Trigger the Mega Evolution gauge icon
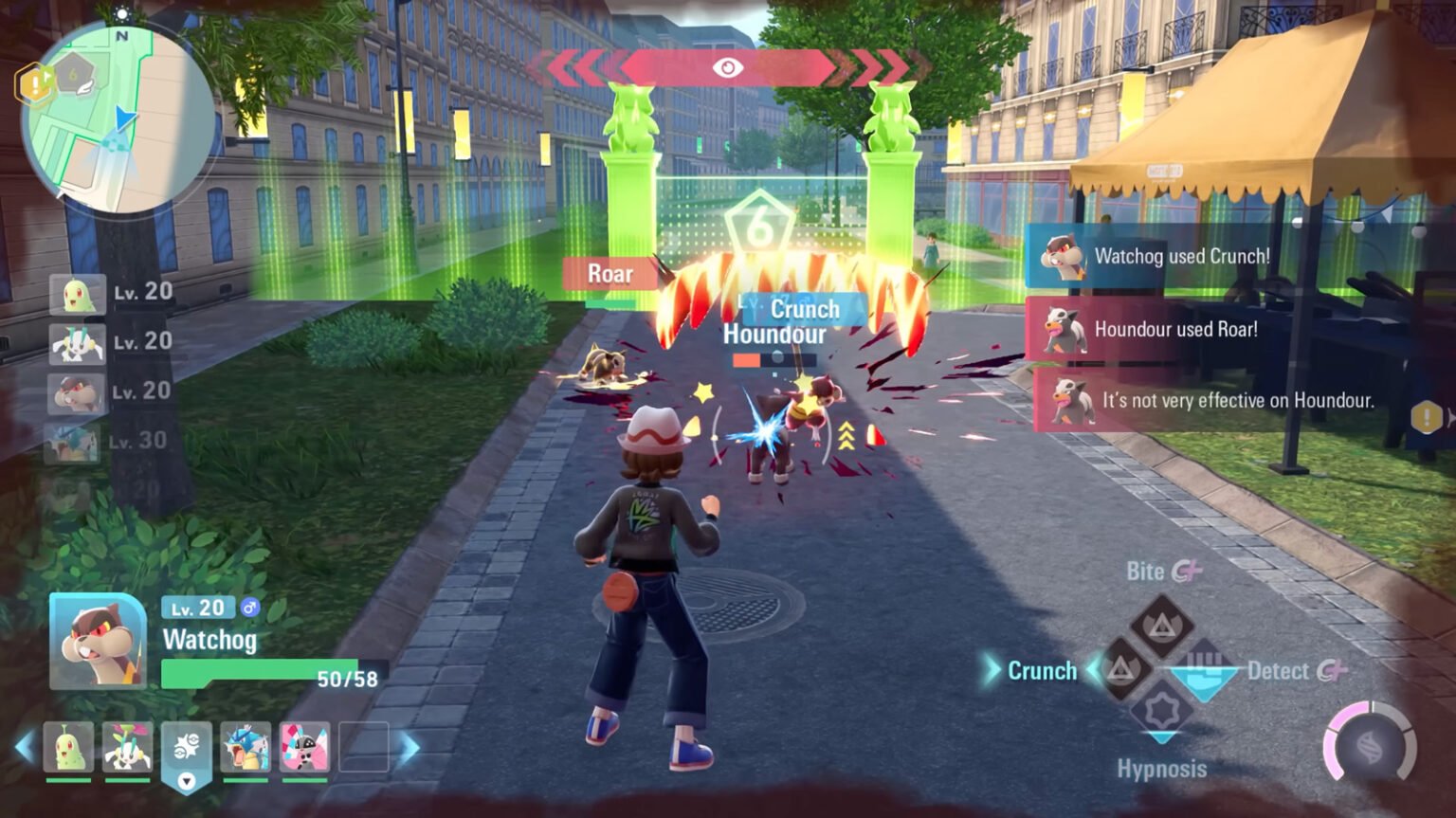This screenshot has height=818, width=1456. tap(1369, 747)
